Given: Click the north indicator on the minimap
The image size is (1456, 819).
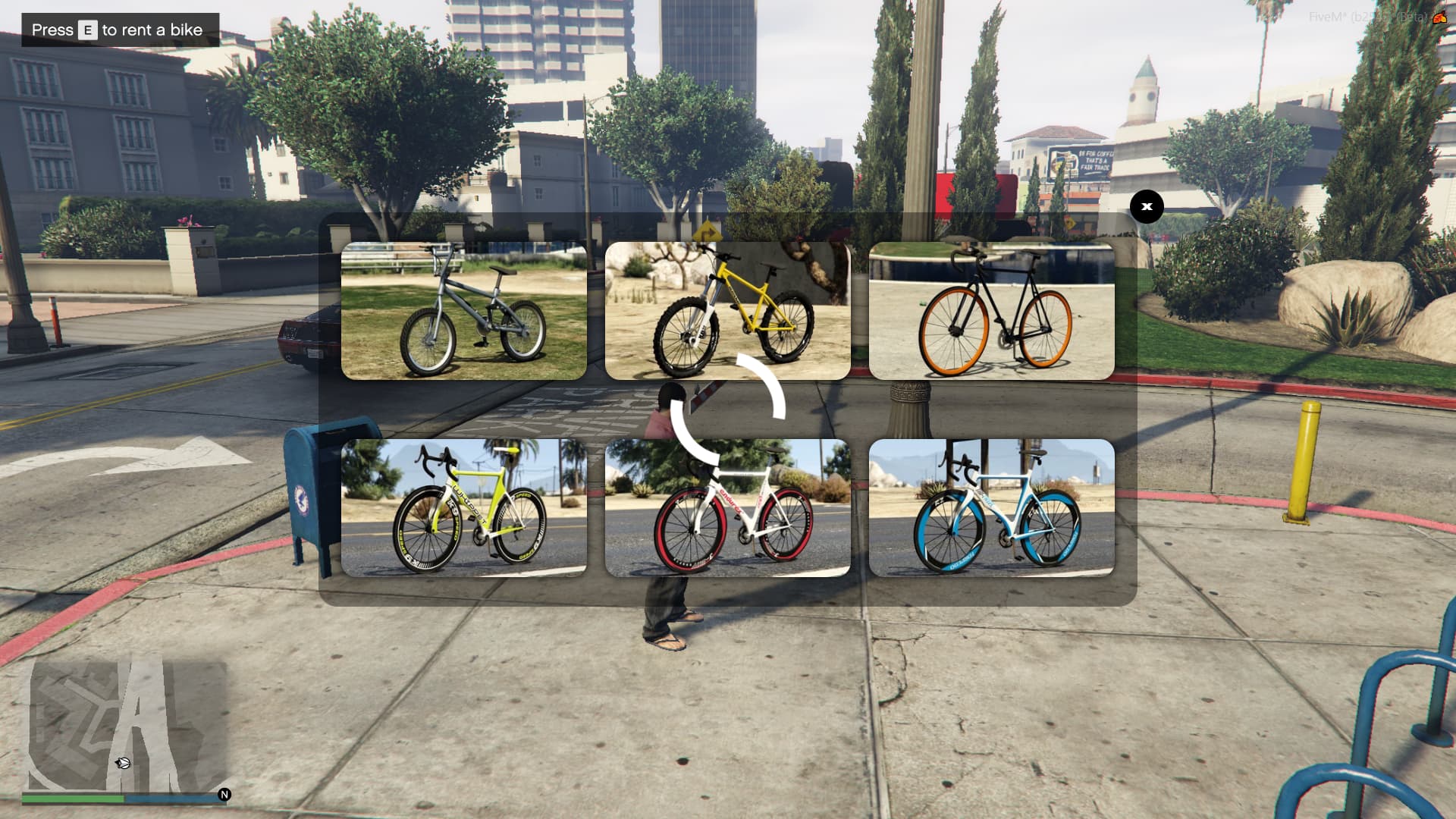Looking at the screenshot, I should (224, 795).
